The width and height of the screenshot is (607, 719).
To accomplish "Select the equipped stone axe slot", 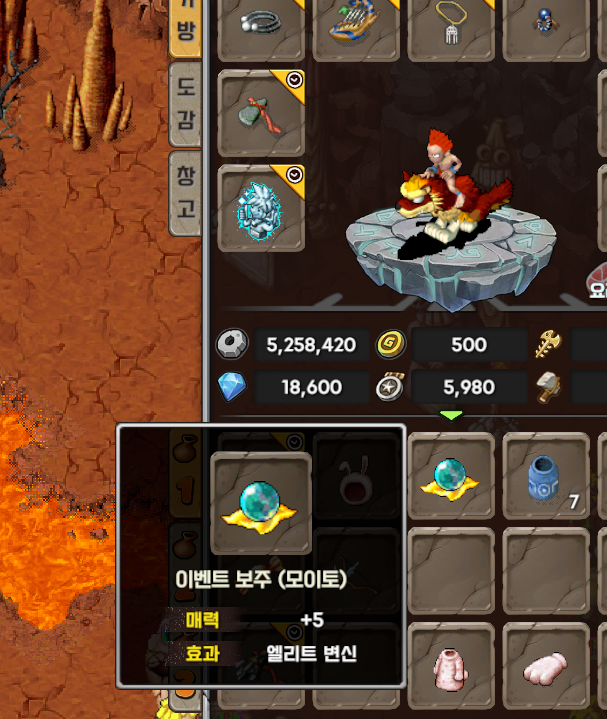I will (x=261, y=113).
